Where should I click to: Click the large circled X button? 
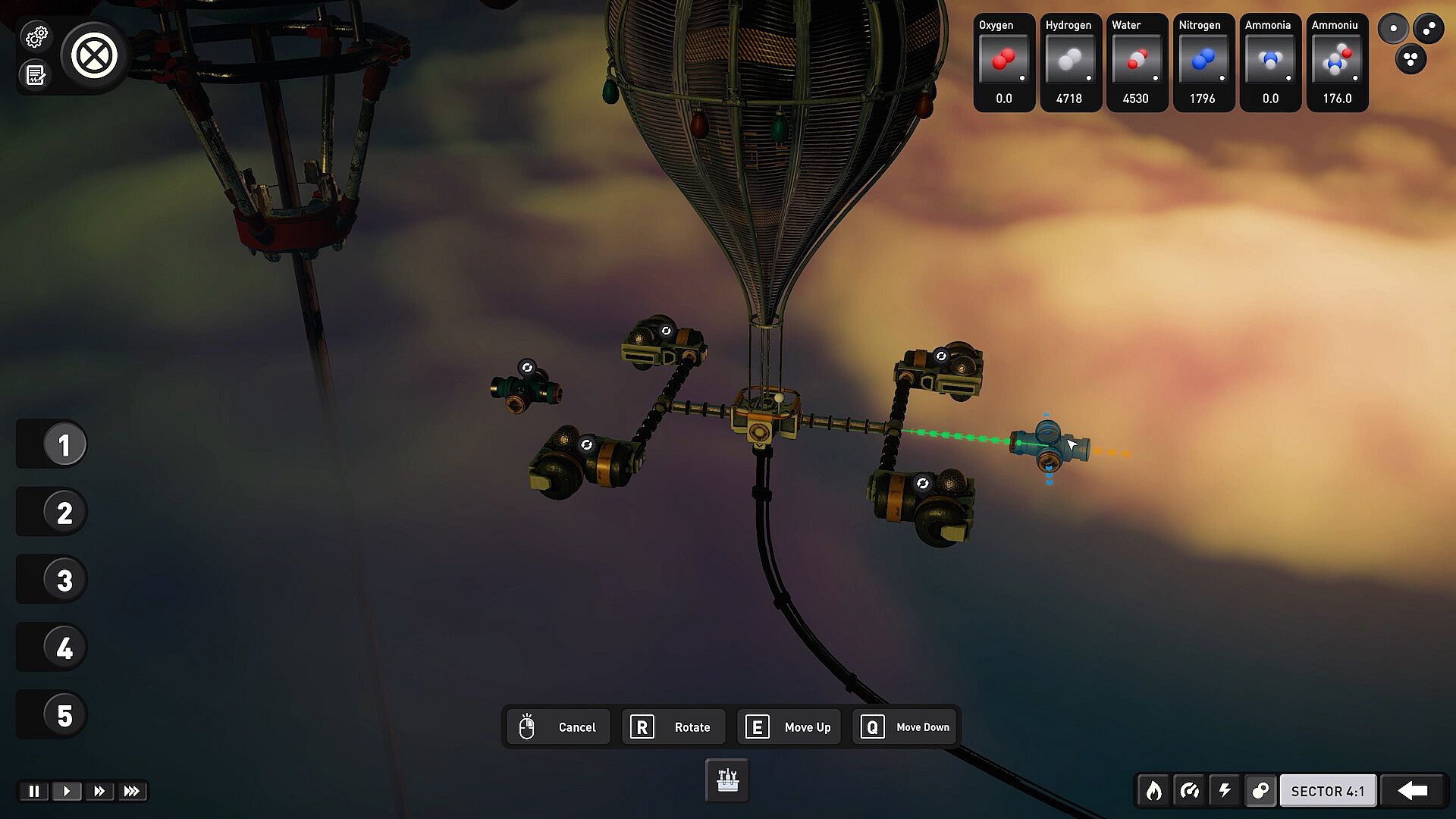pyautogui.click(x=94, y=55)
